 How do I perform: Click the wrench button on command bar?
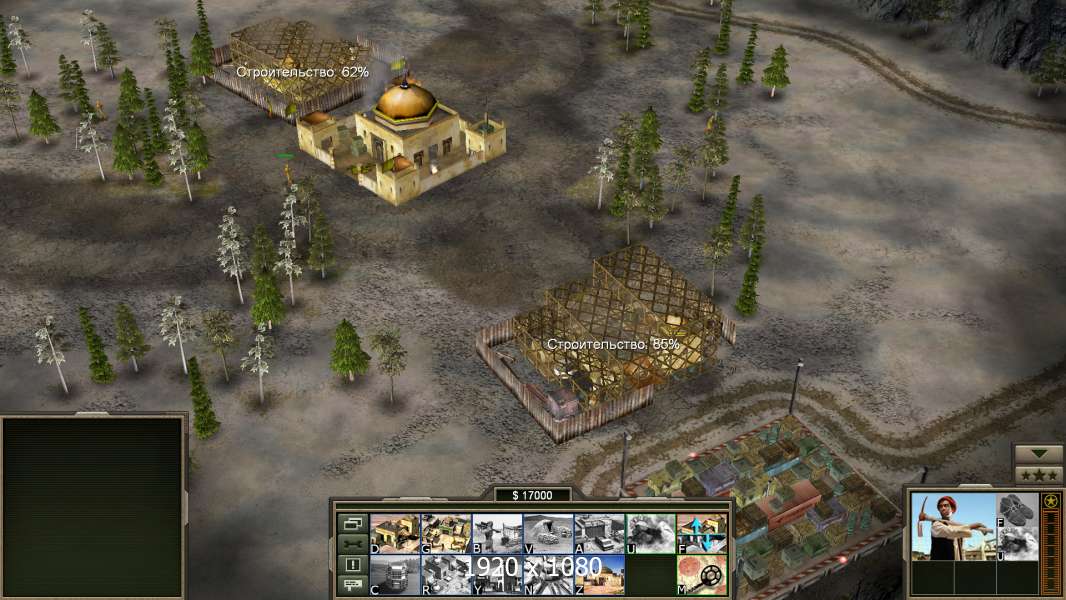point(352,544)
